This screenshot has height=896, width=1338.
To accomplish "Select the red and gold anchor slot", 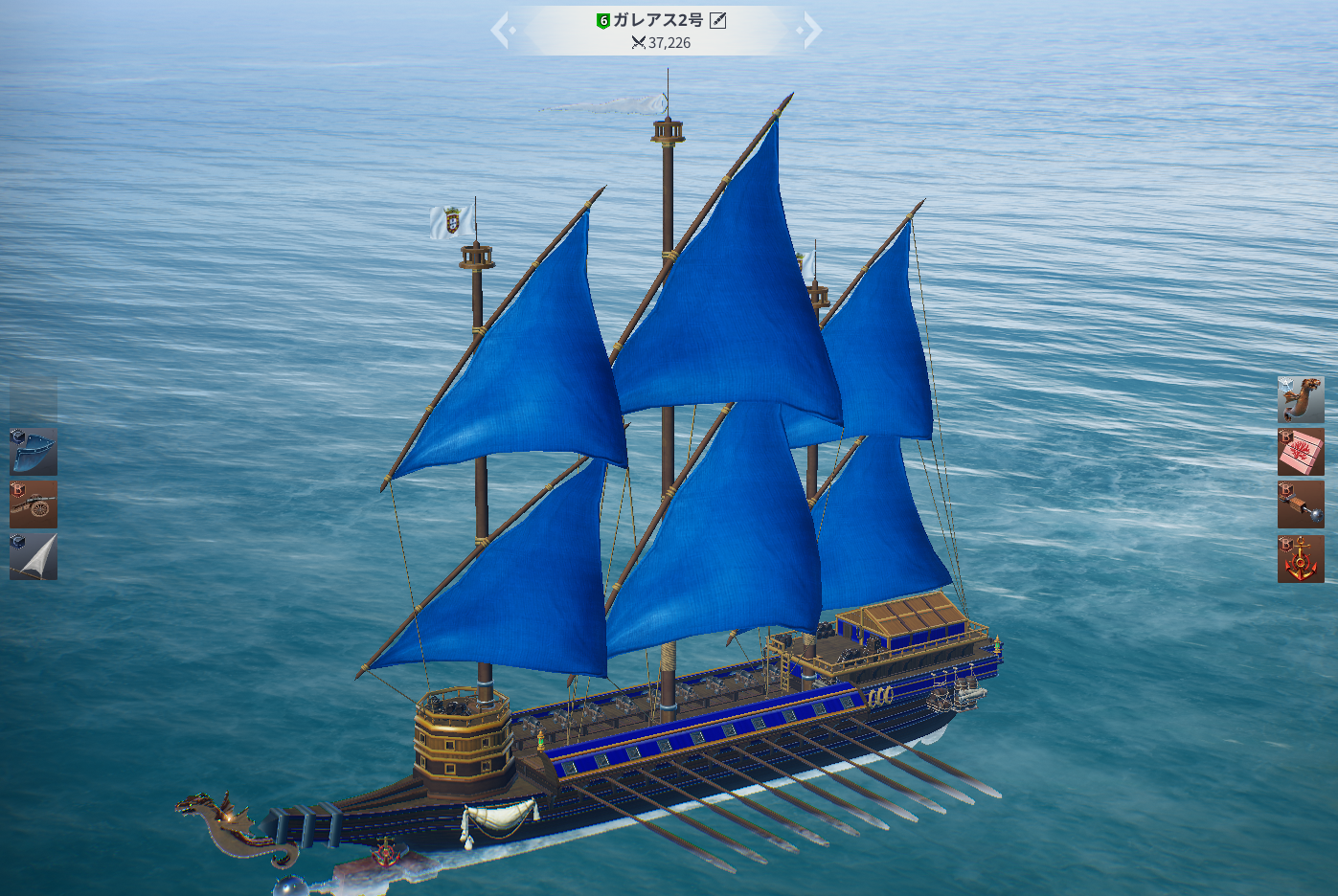I will [1301, 559].
